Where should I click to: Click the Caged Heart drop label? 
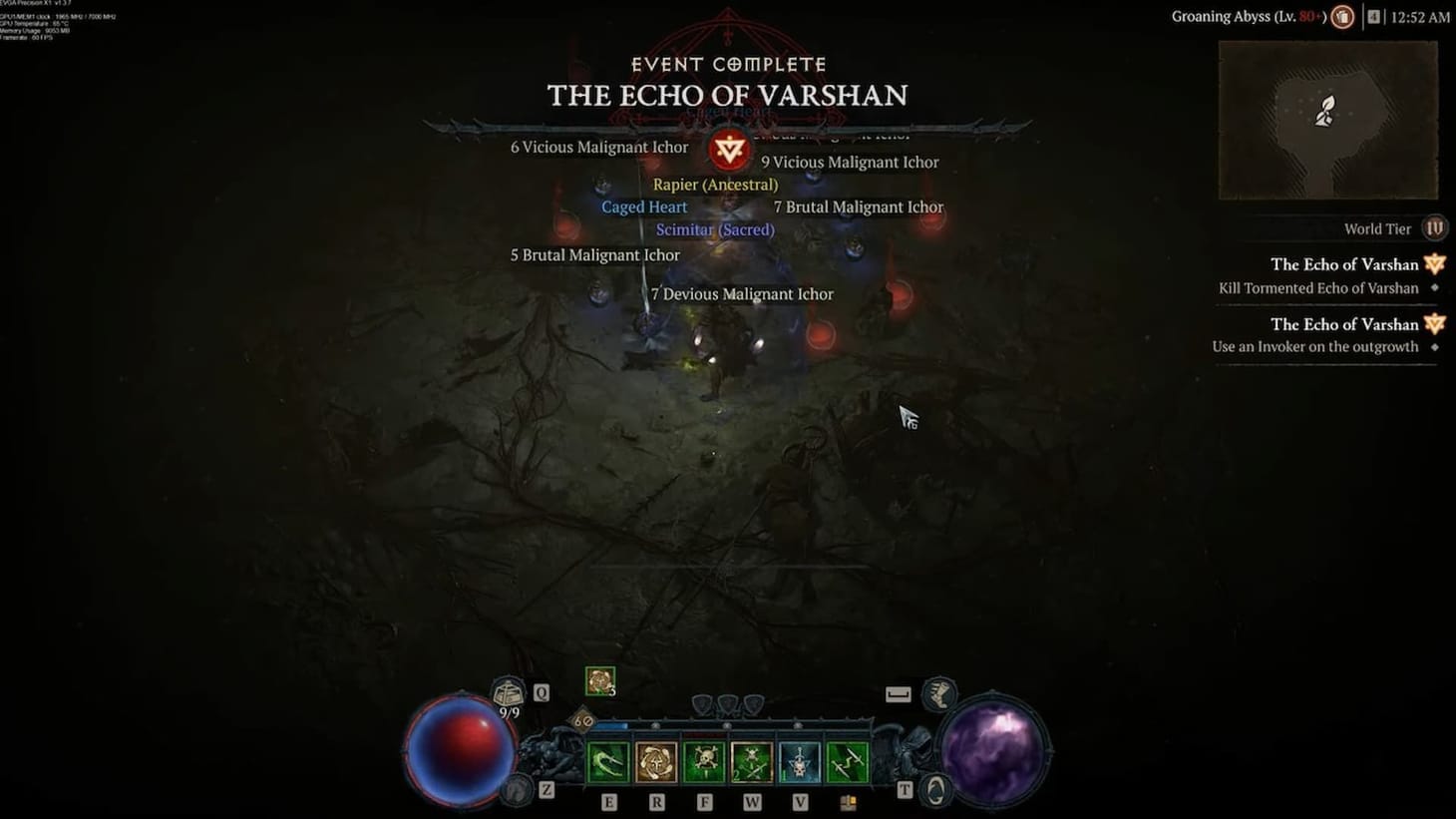644,206
